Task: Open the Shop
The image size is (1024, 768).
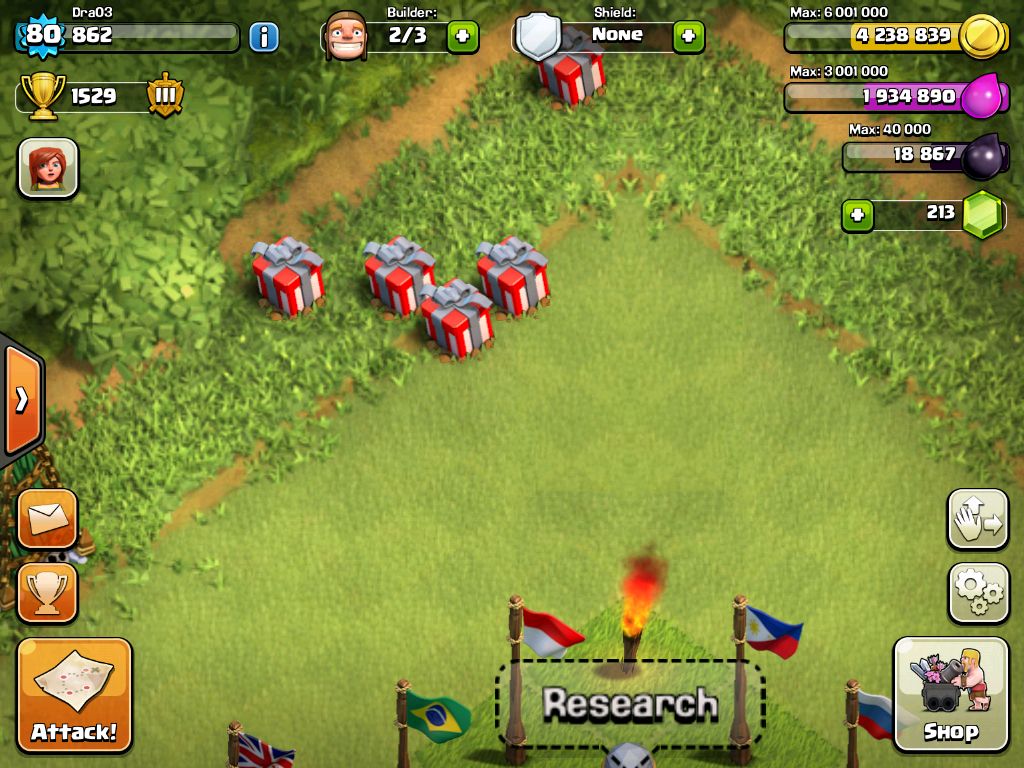Action: [950, 694]
